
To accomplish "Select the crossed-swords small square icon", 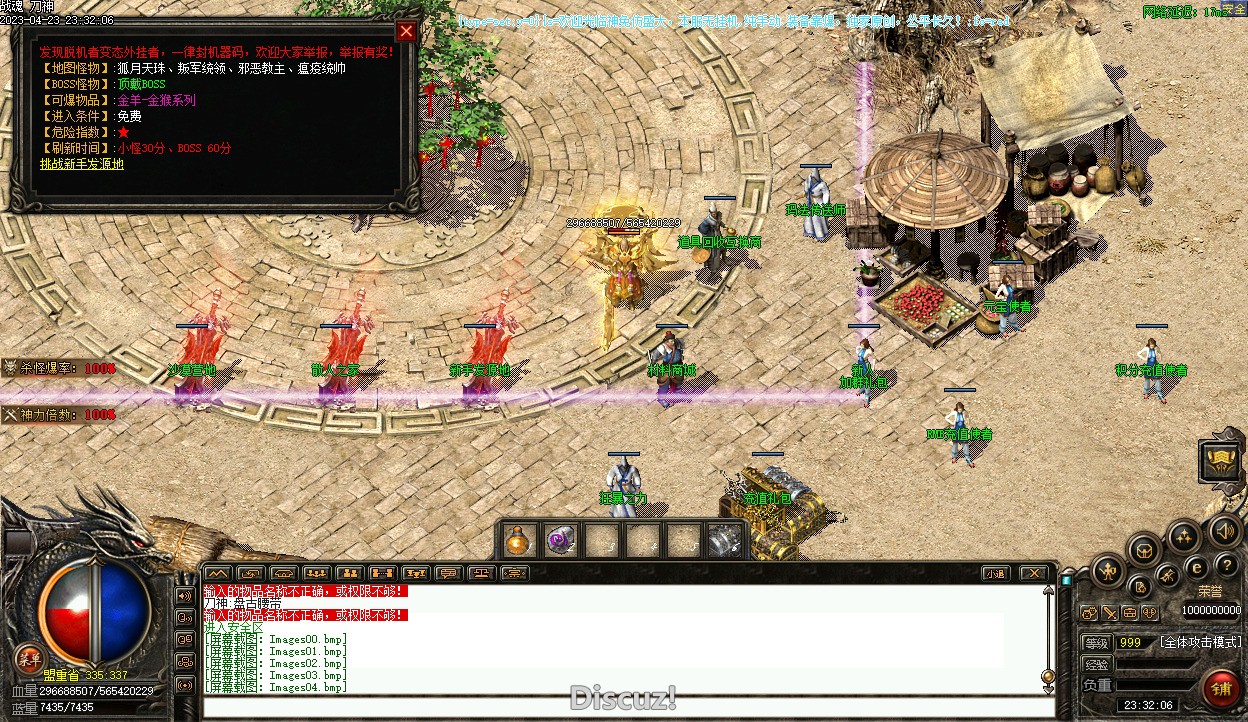I will (x=1110, y=612).
